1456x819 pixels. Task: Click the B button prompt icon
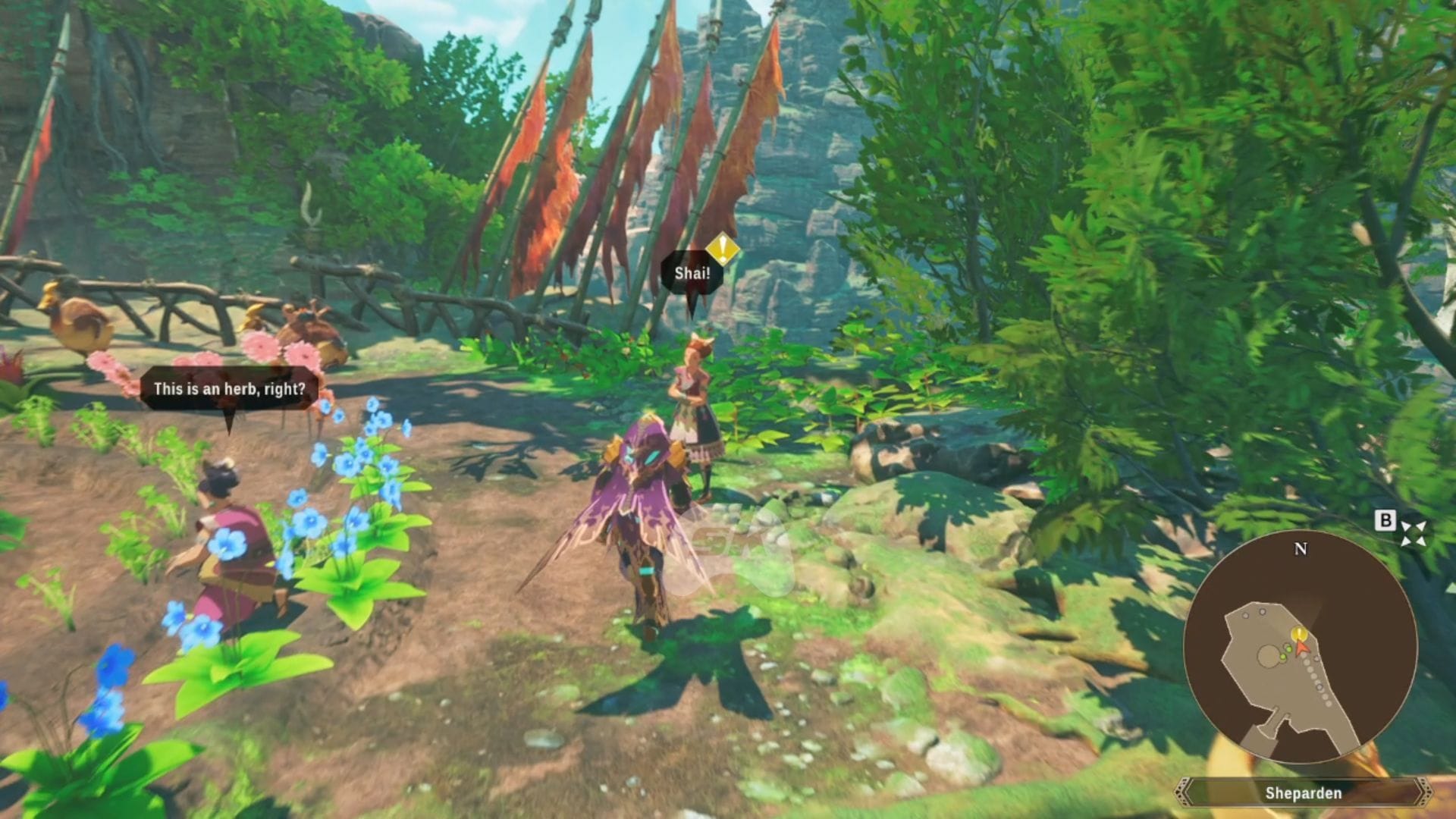click(x=1386, y=520)
